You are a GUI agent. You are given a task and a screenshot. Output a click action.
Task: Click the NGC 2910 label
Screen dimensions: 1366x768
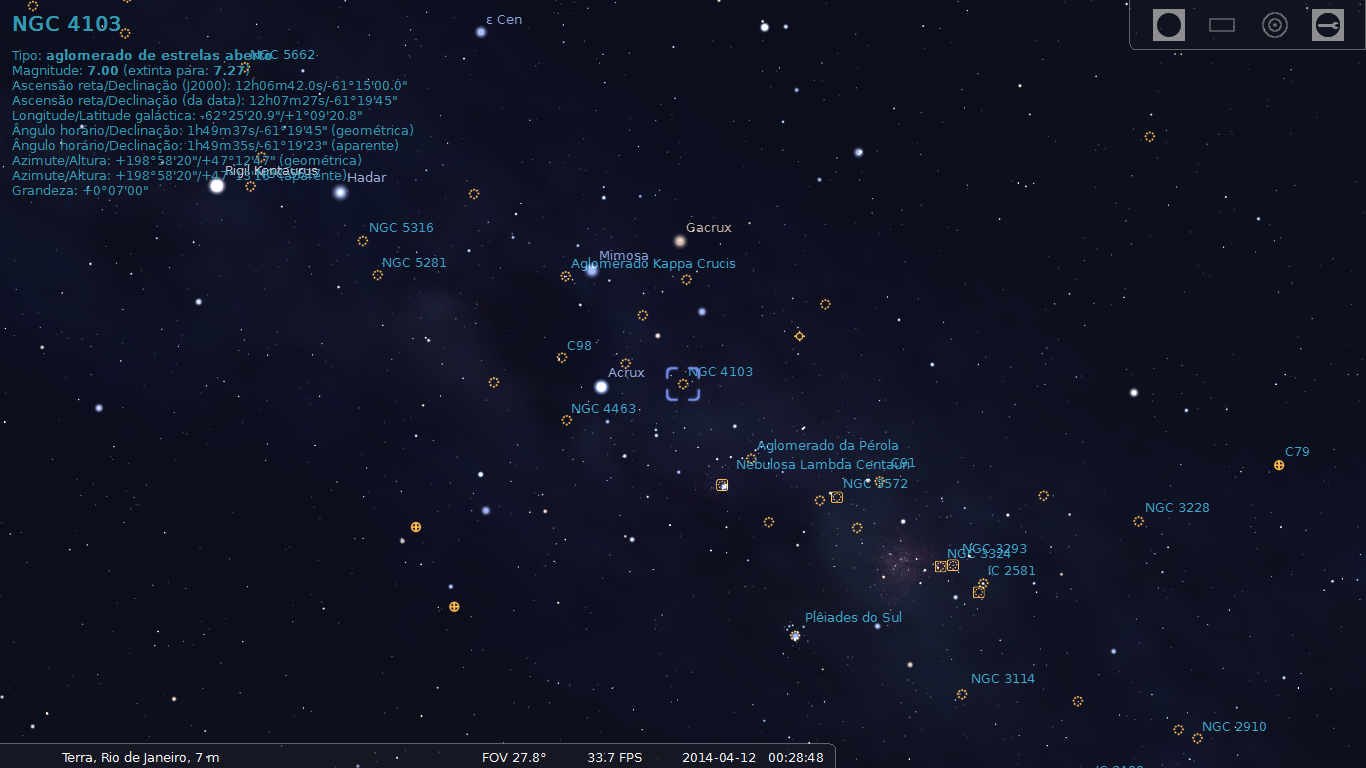tap(1233, 727)
